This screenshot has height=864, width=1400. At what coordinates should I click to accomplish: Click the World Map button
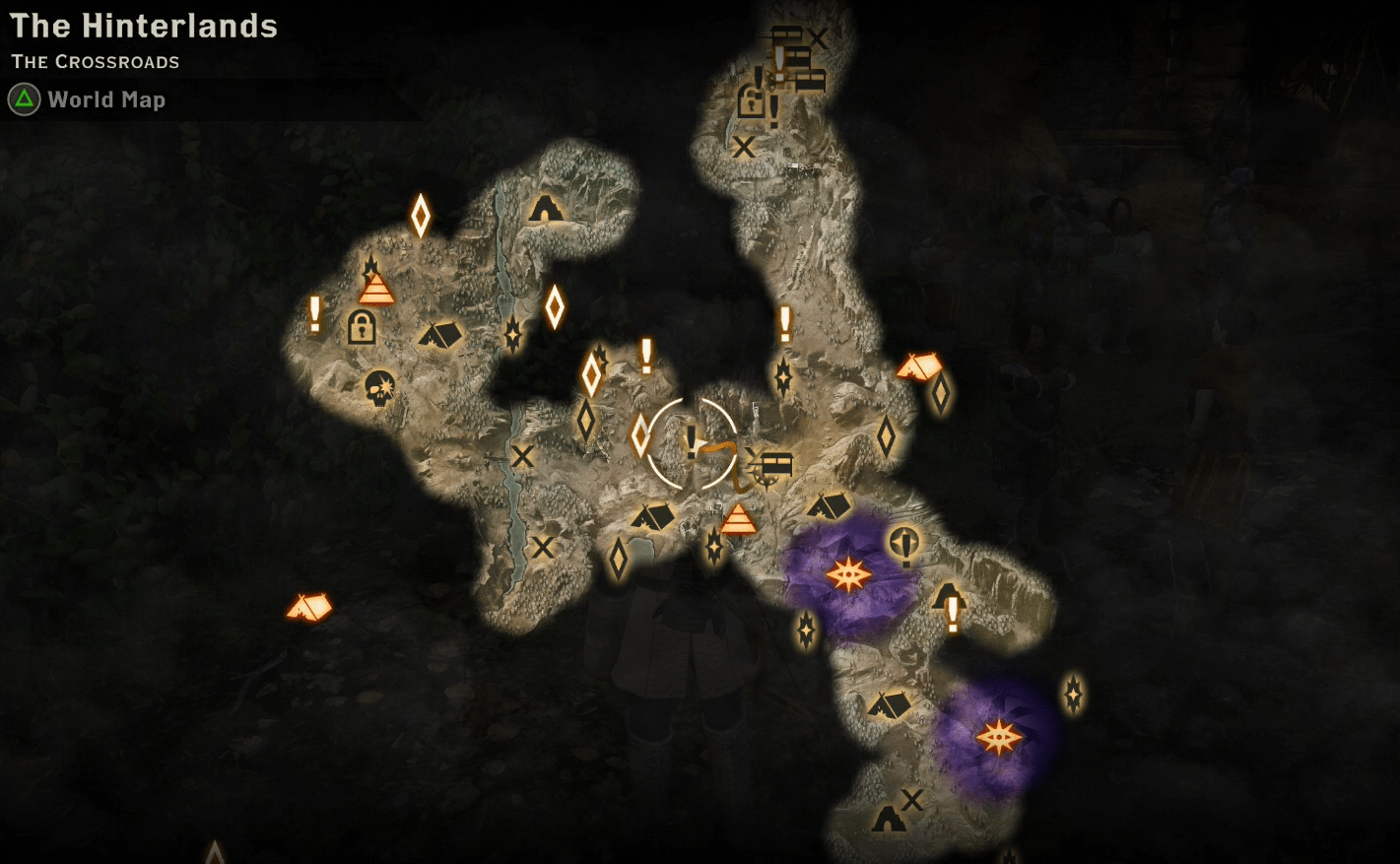[106, 100]
